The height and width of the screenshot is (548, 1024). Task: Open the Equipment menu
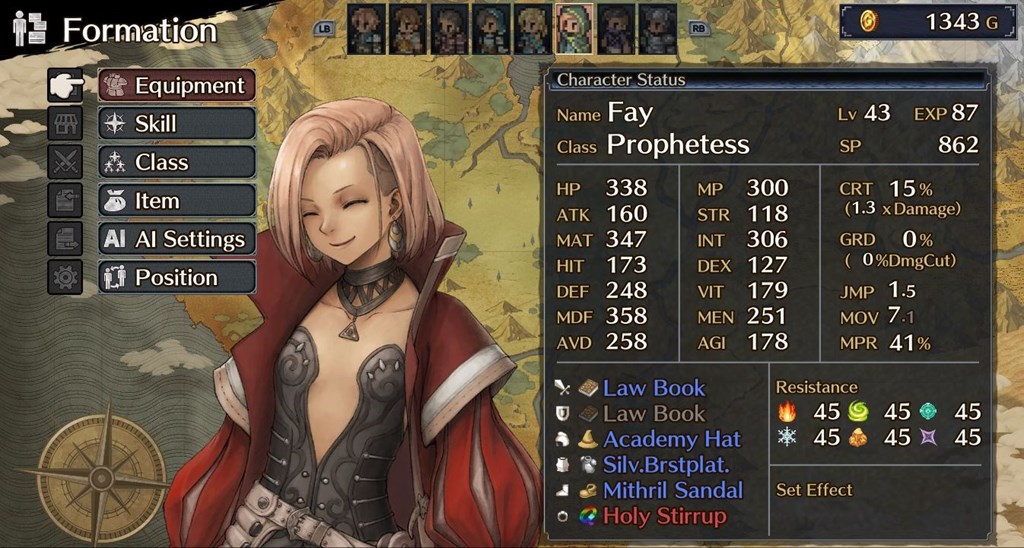(x=177, y=86)
